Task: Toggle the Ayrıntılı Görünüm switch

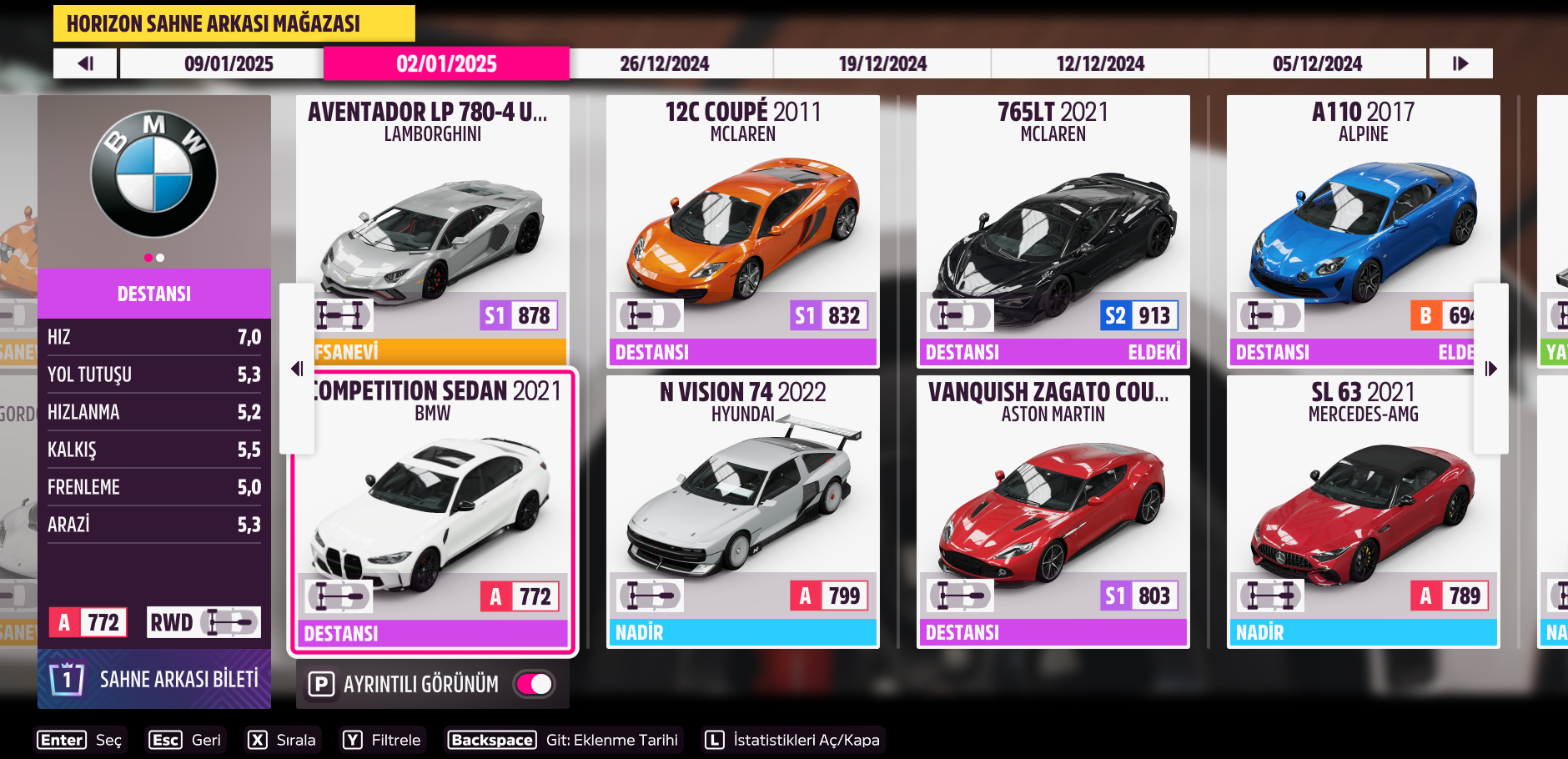Action: (535, 684)
